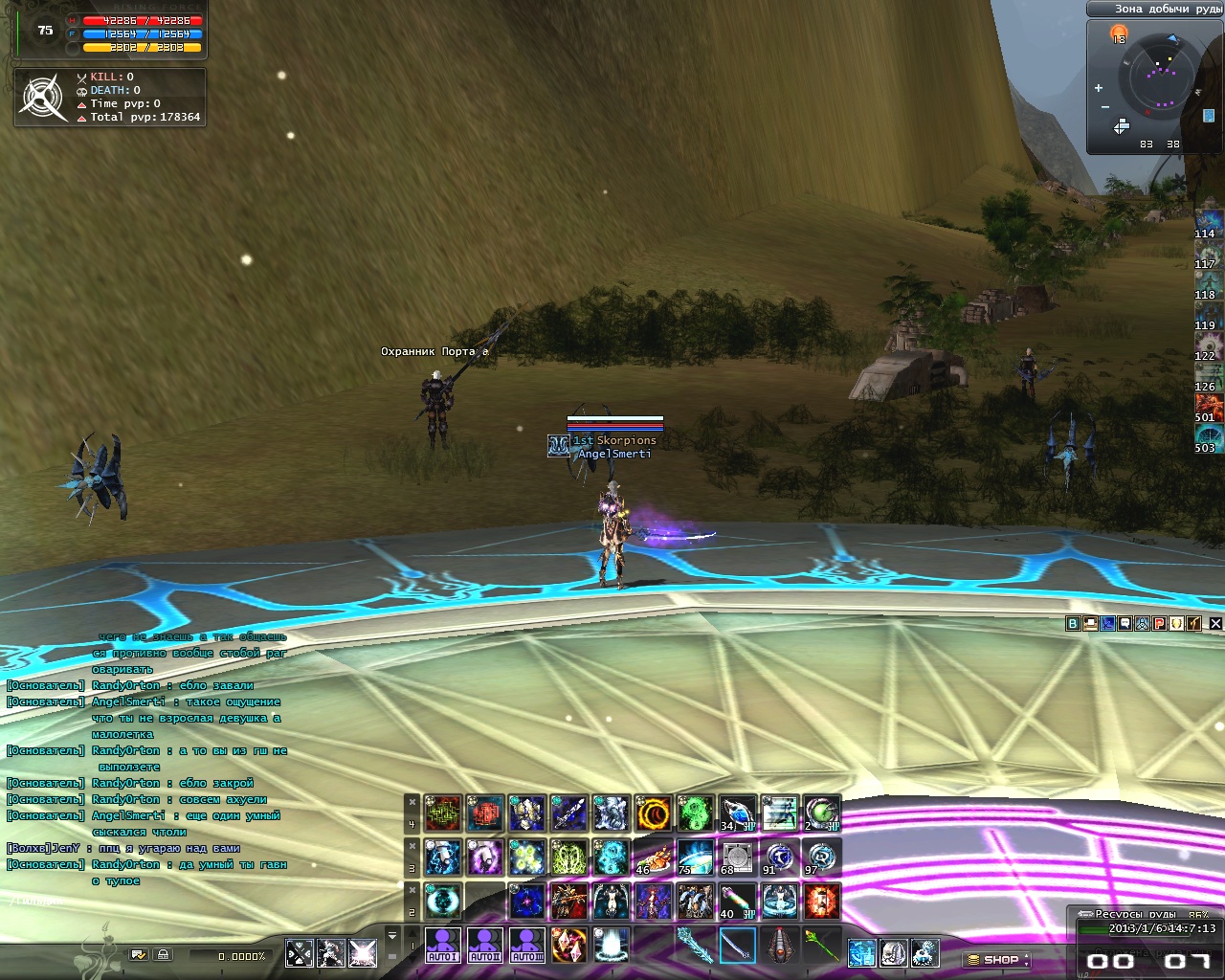The height and width of the screenshot is (980, 1225).
Task: Activate the pink crystals skill icon
Action: point(568,945)
